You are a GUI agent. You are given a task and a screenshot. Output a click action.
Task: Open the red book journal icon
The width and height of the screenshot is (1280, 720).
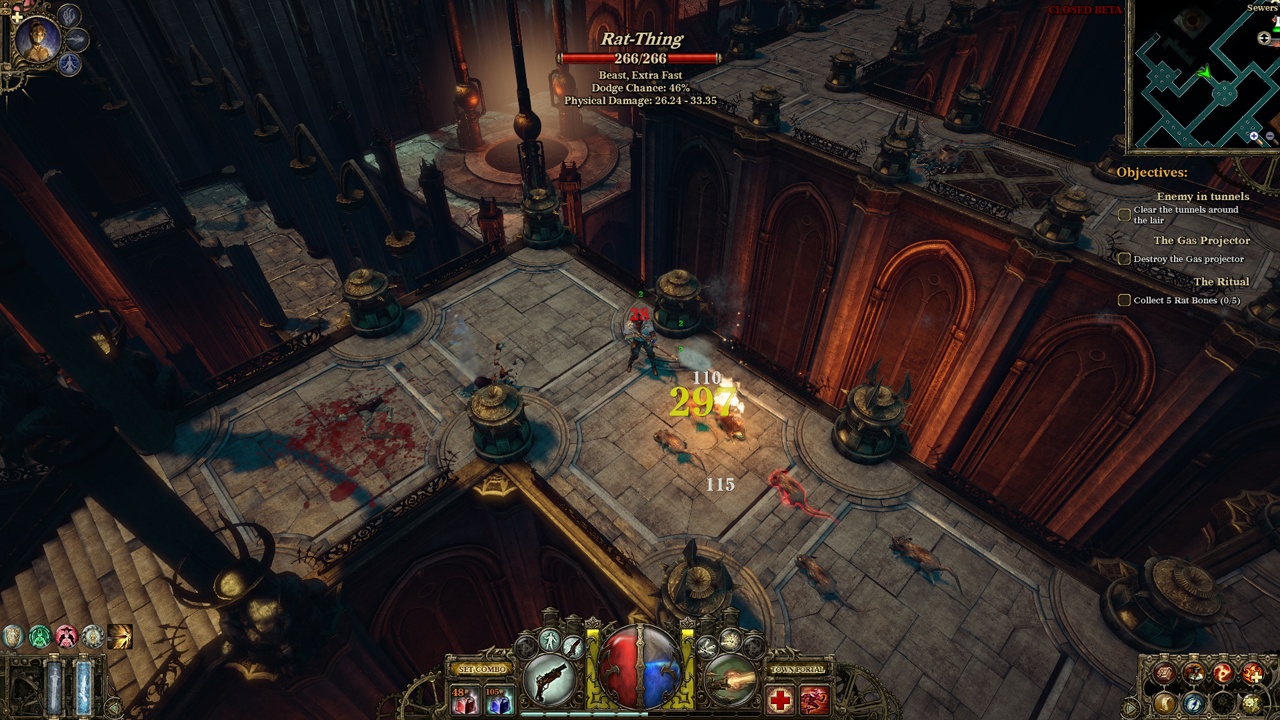tap(1164, 675)
